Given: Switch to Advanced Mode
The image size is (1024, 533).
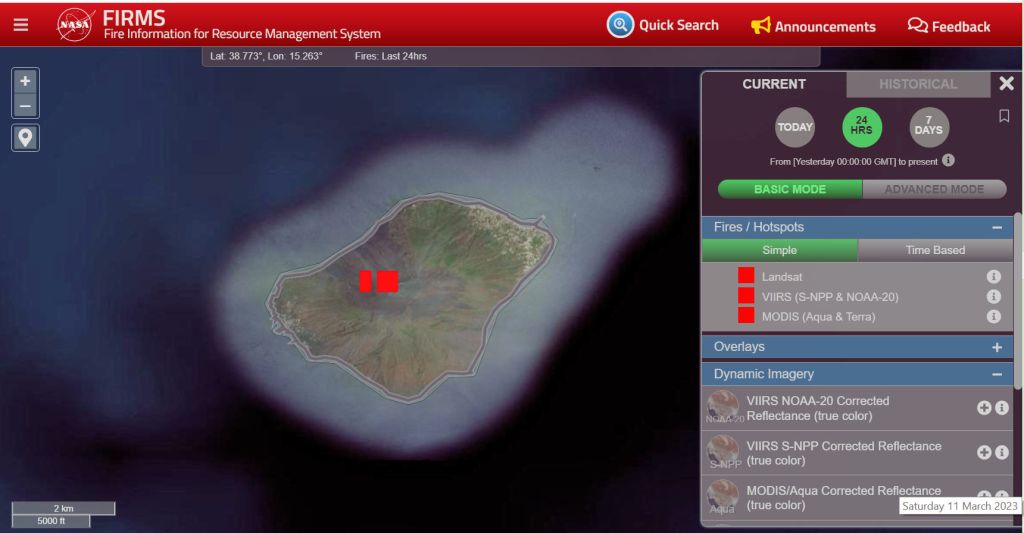Looking at the screenshot, I should click(934, 189).
